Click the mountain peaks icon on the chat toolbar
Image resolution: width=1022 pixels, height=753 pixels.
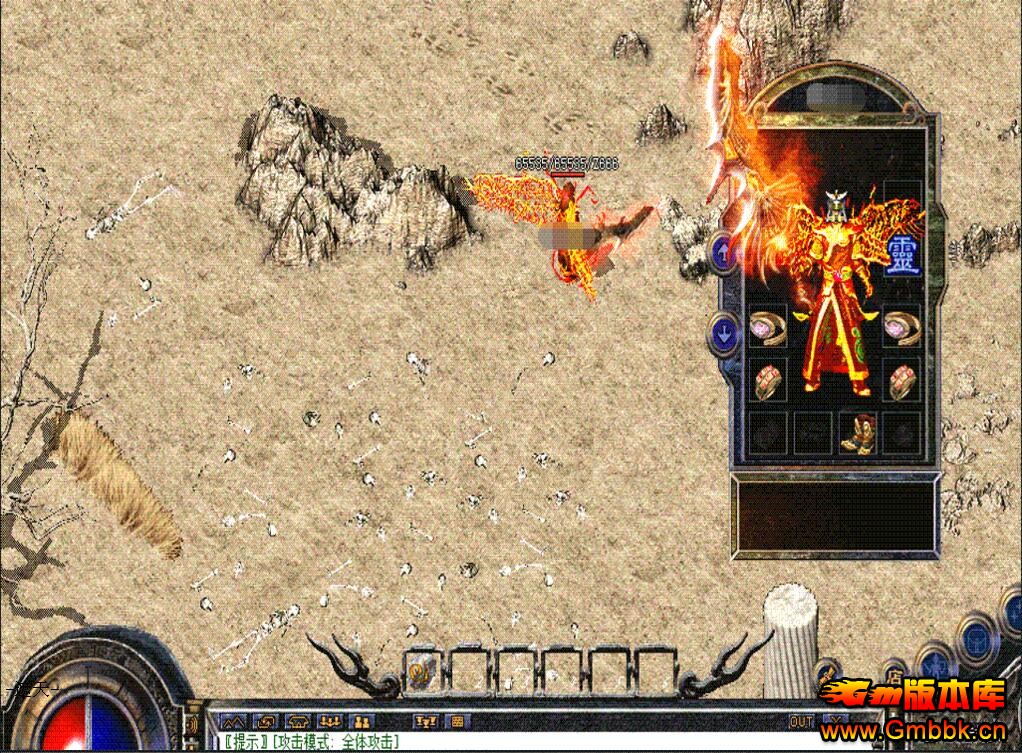point(232,721)
